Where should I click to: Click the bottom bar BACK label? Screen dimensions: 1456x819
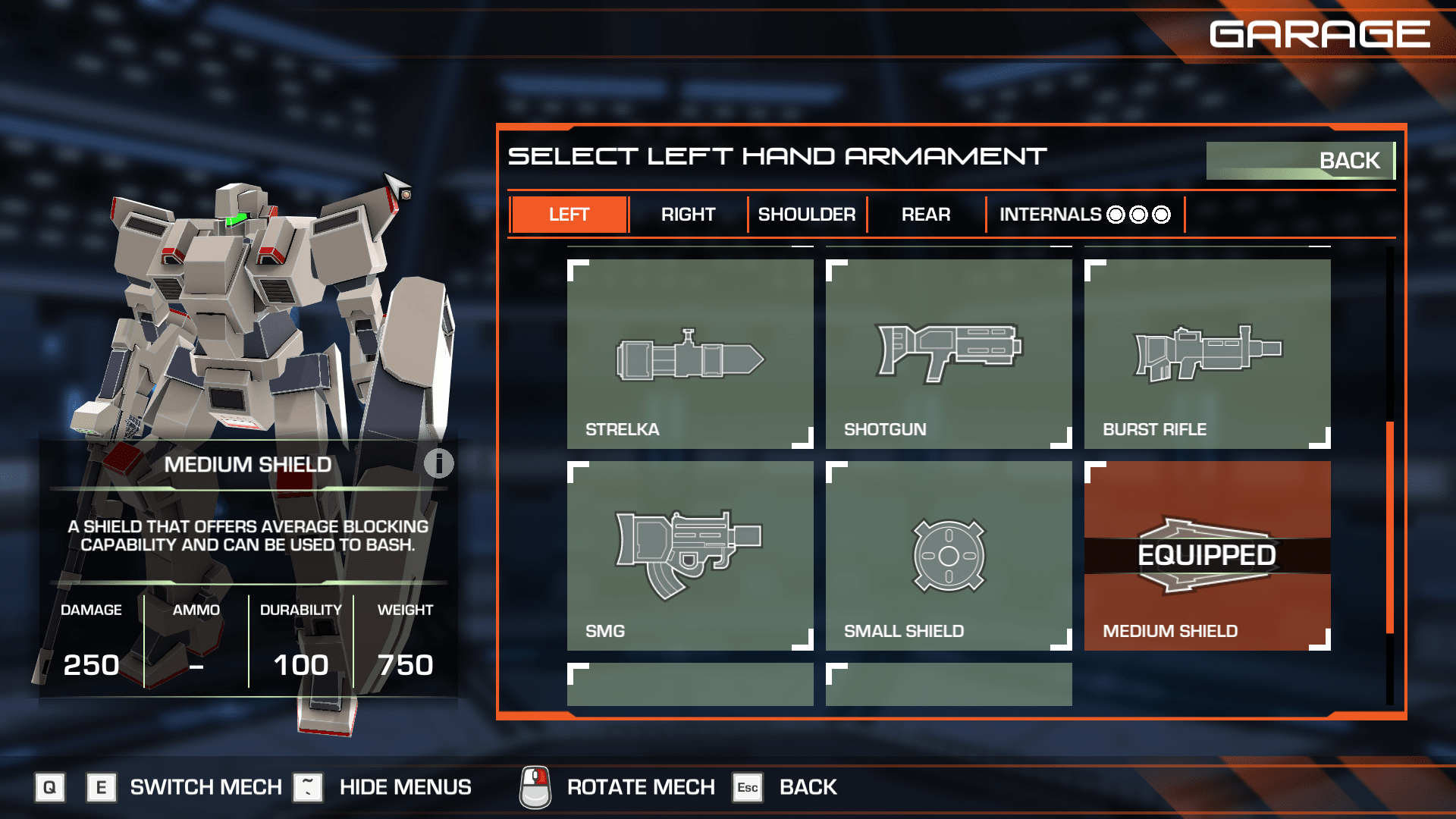(x=808, y=787)
